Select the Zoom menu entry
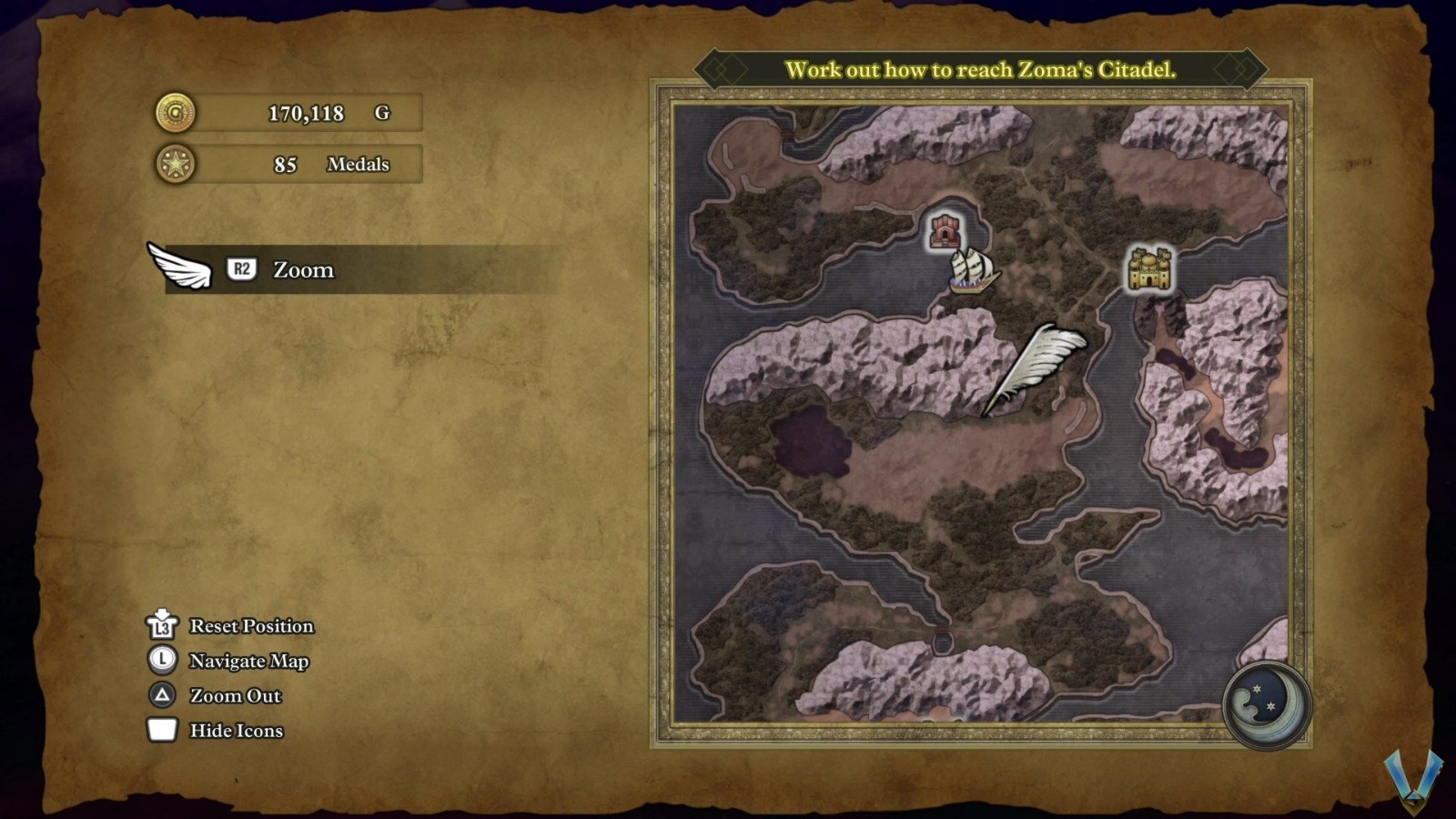The width and height of the screenshot is (1456, 819). click(303, 269)
